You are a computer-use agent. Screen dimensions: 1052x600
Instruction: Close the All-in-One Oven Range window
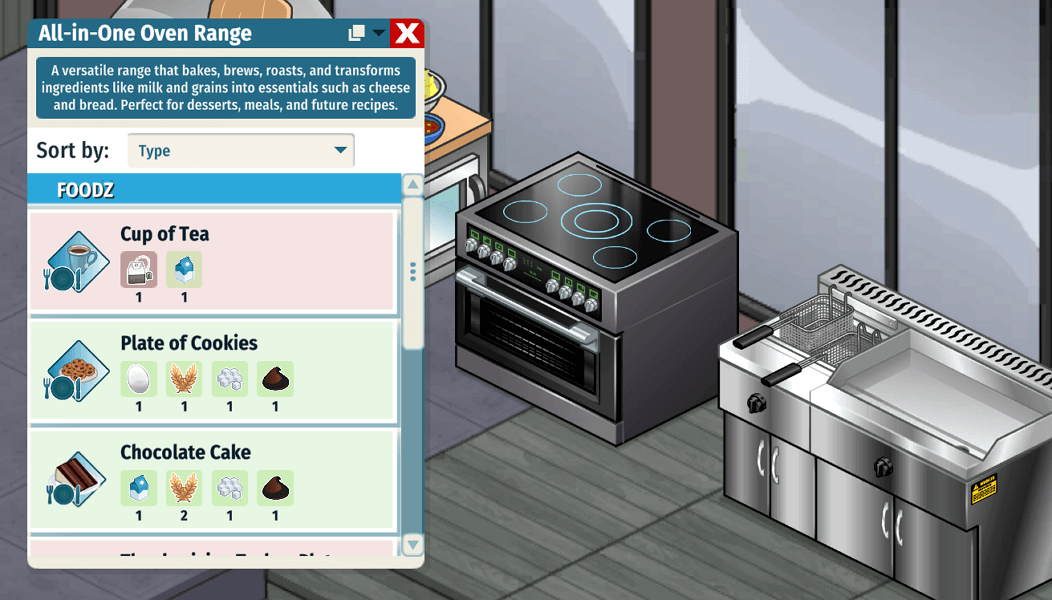tap(407, 33)
